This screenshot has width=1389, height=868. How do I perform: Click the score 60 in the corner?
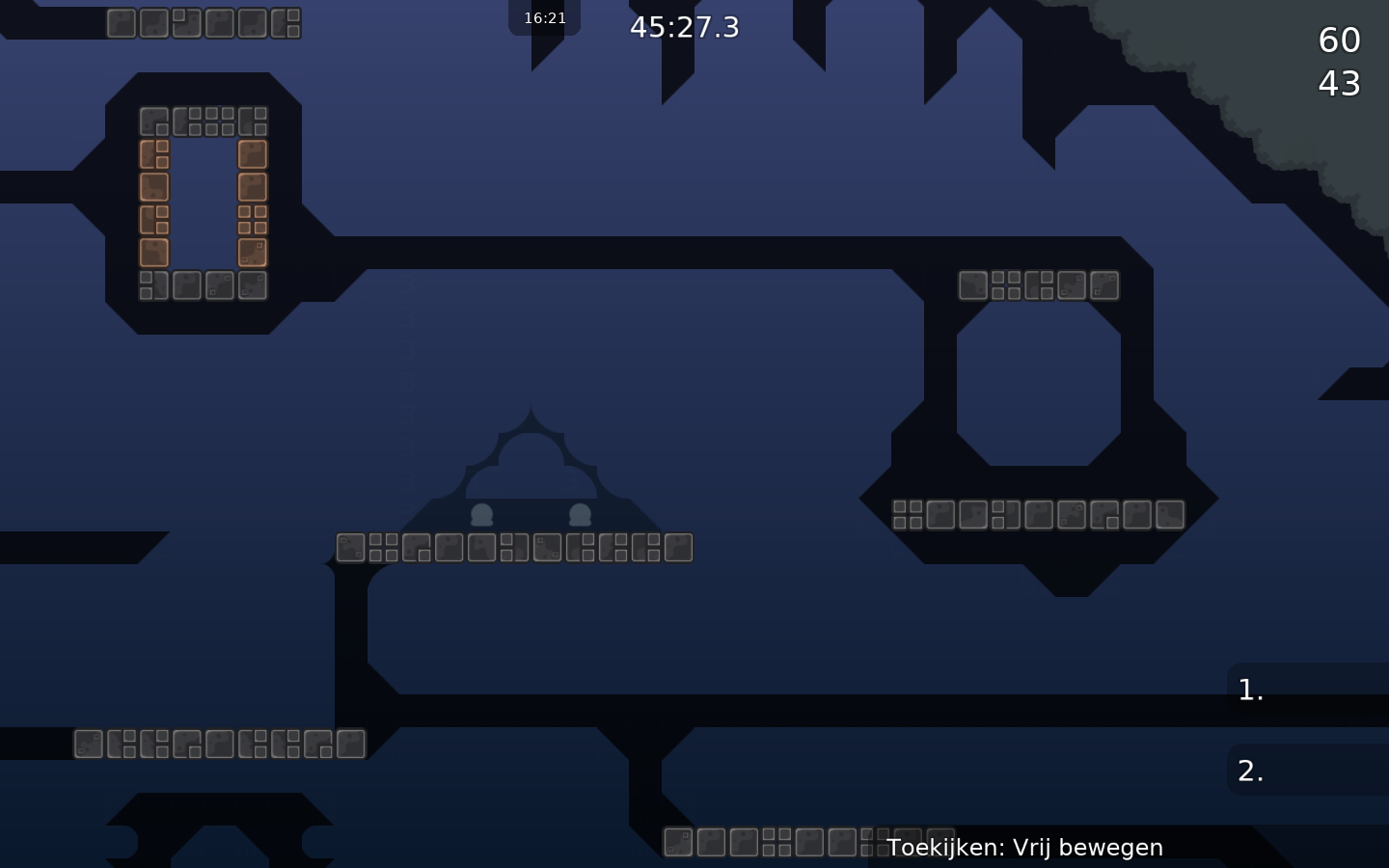pos(1339,41)
